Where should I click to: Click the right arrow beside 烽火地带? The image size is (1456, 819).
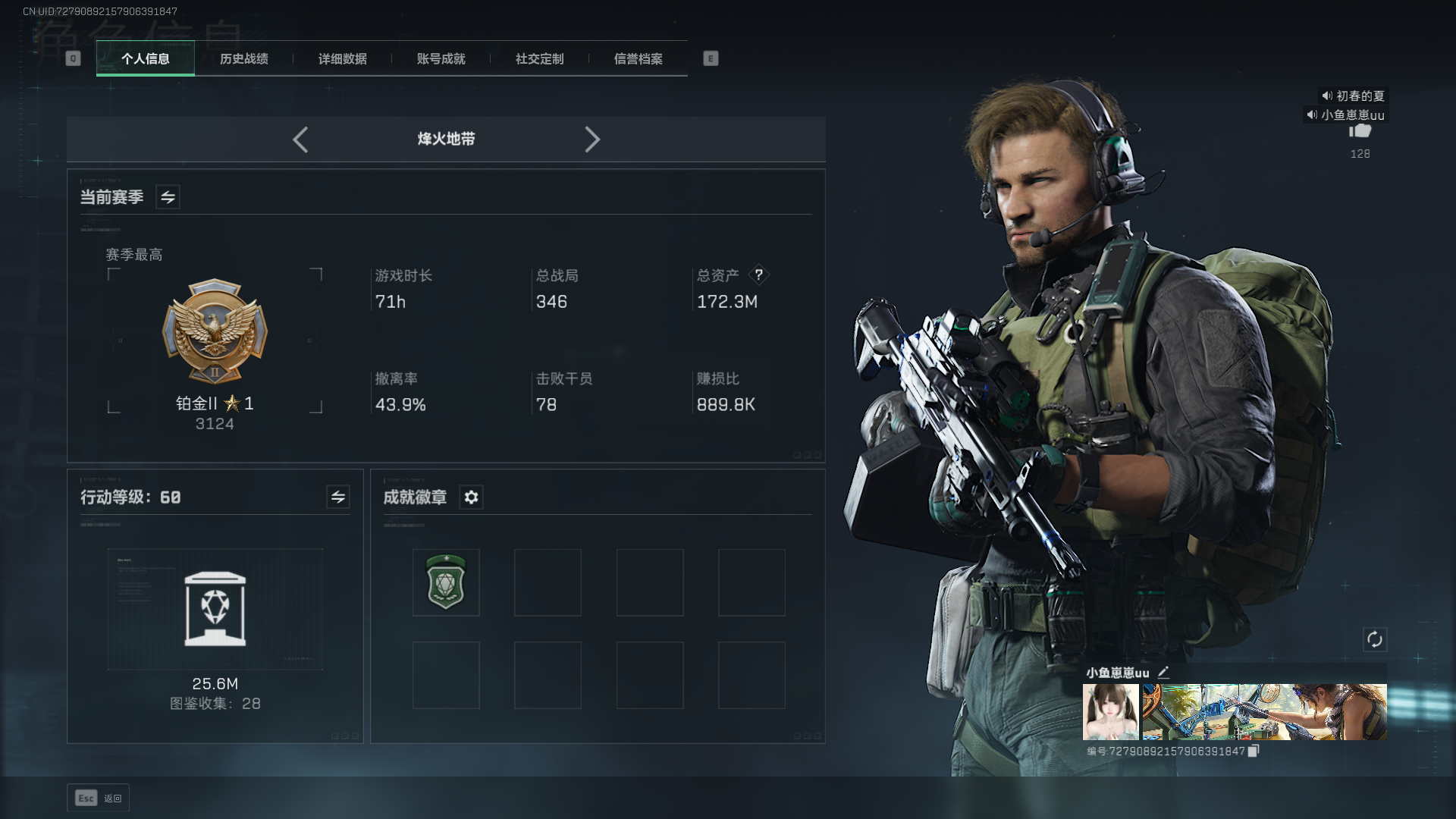pos(592,140)
